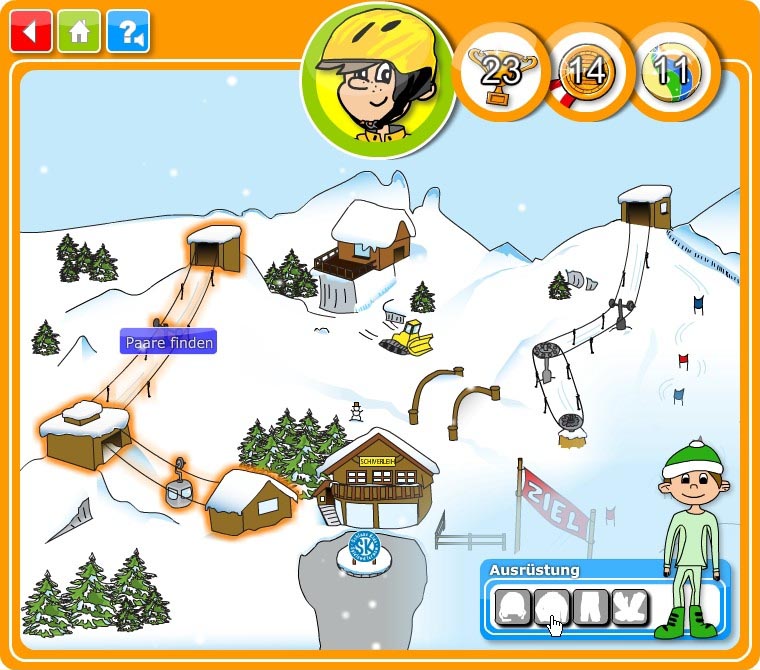760x670 pixels.
Task: Open help with the blue question mark
Action: (x=127, y=31)
